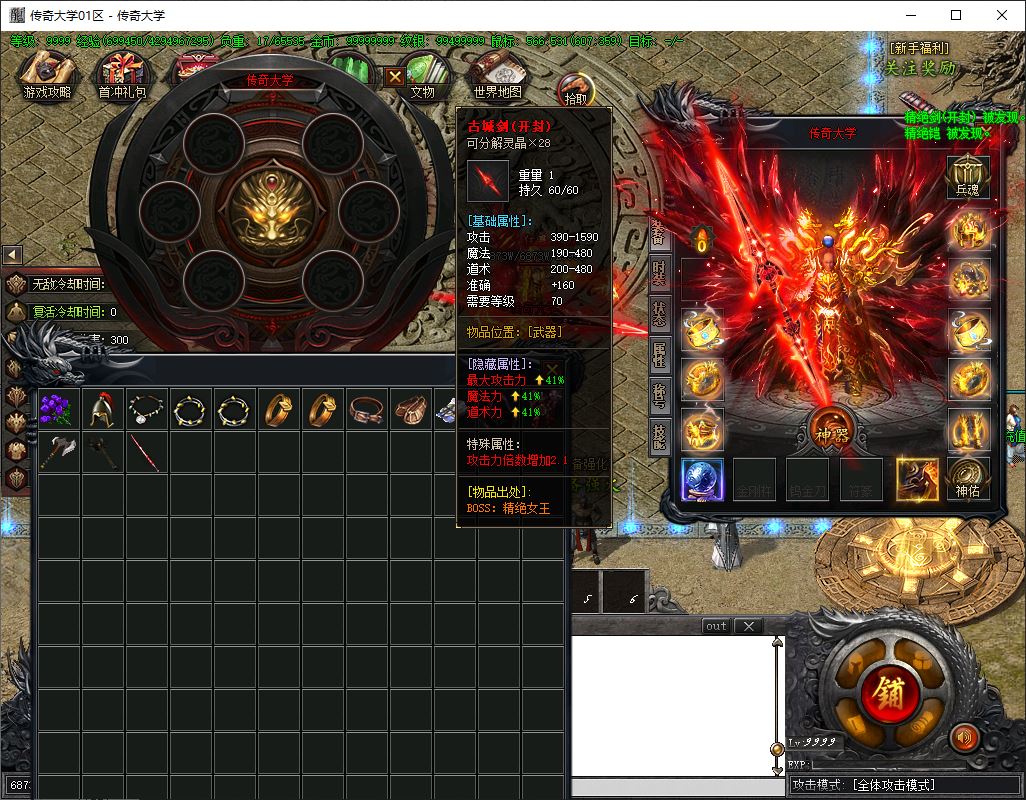The height and width of the screenshot is (800, 1026).
Task: Select the red sword in the bag
Action: click(x=146, y=452)
